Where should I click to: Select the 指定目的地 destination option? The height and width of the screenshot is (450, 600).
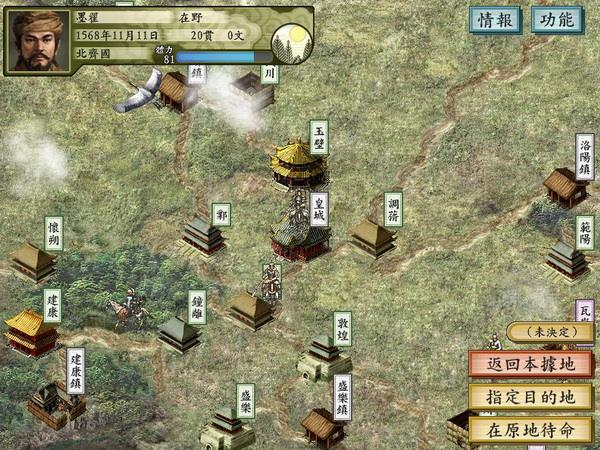pos(531,397)
